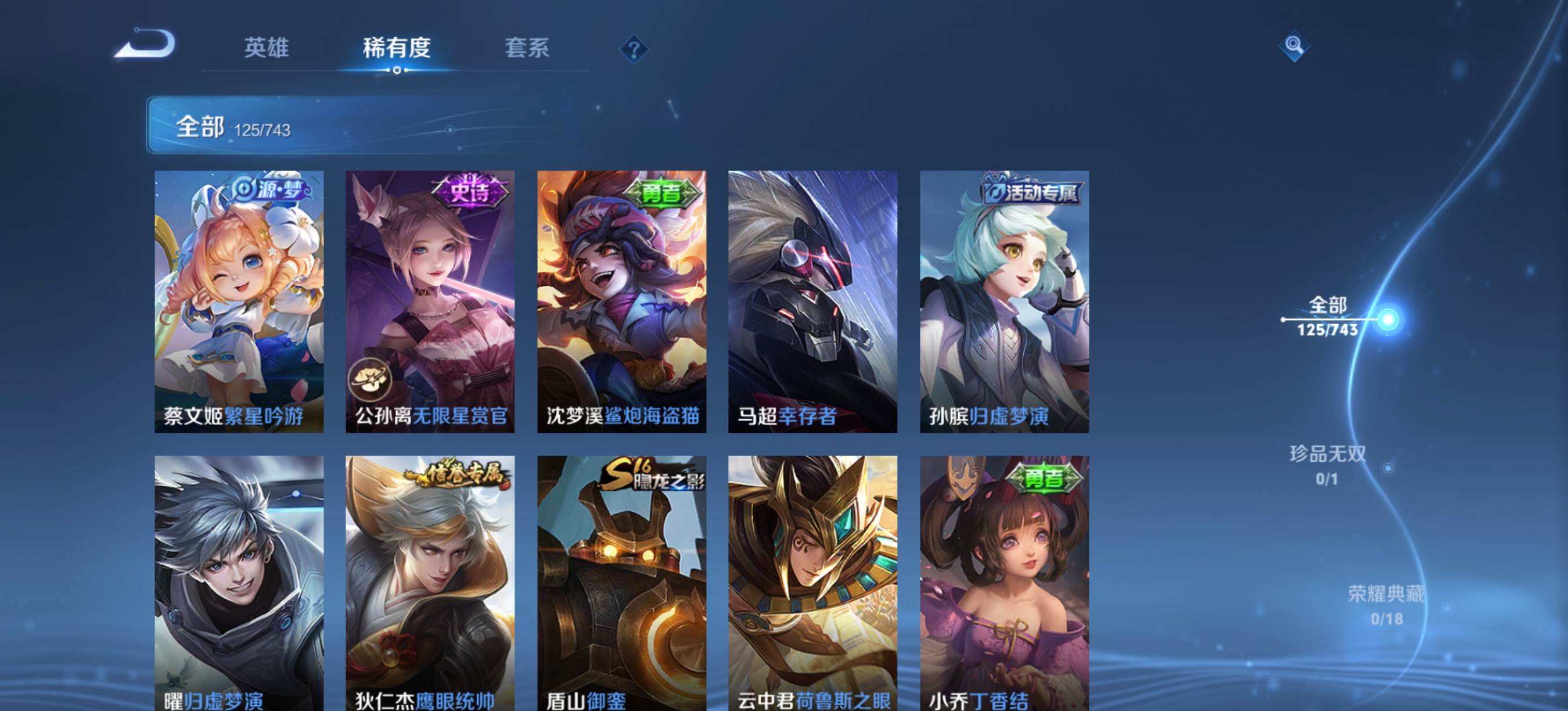The height and width of the screenshot is (711, 1568).
Task: Pick the 马超 幸存者 skin card
Action: [812, 301]
